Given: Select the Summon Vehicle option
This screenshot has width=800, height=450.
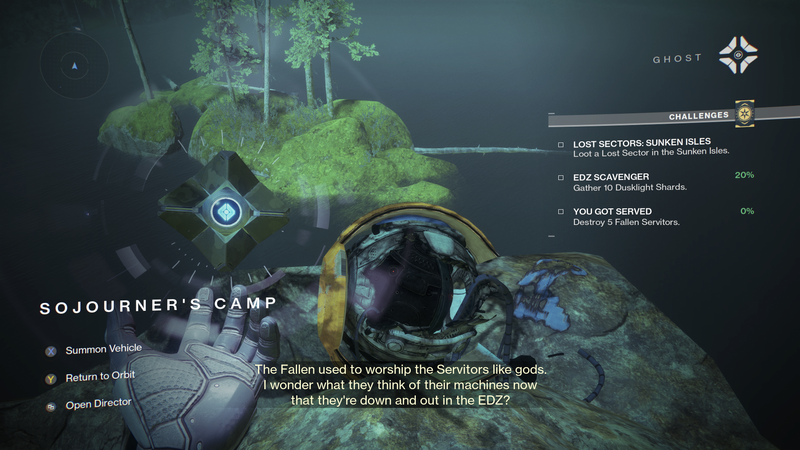Looking at the screenshot, I should 103,349.
